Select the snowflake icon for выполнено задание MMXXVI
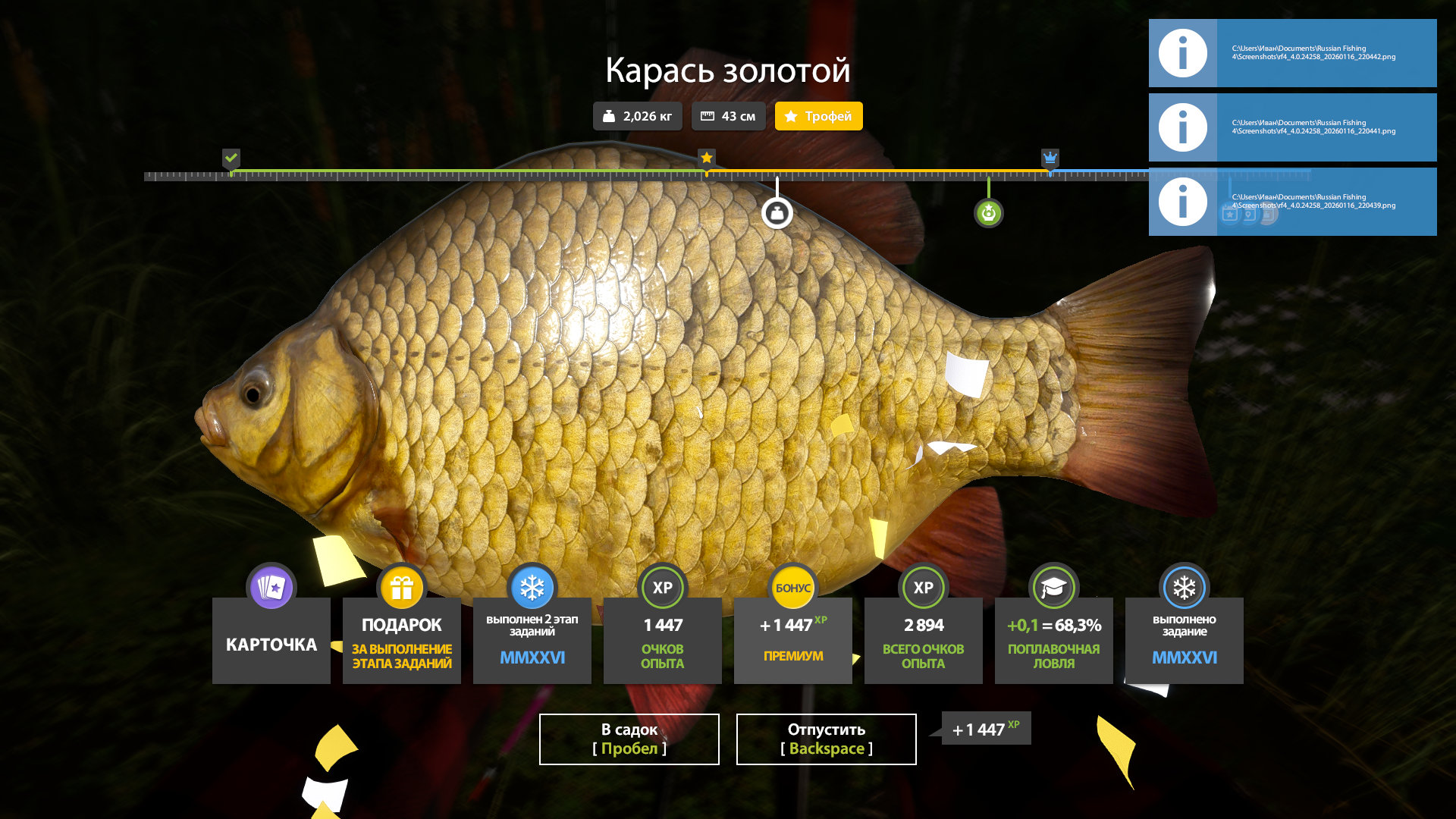Image resolution: width=1456 pixels, height=819 pixels. pyautogui.click(x=1184, y=587)
